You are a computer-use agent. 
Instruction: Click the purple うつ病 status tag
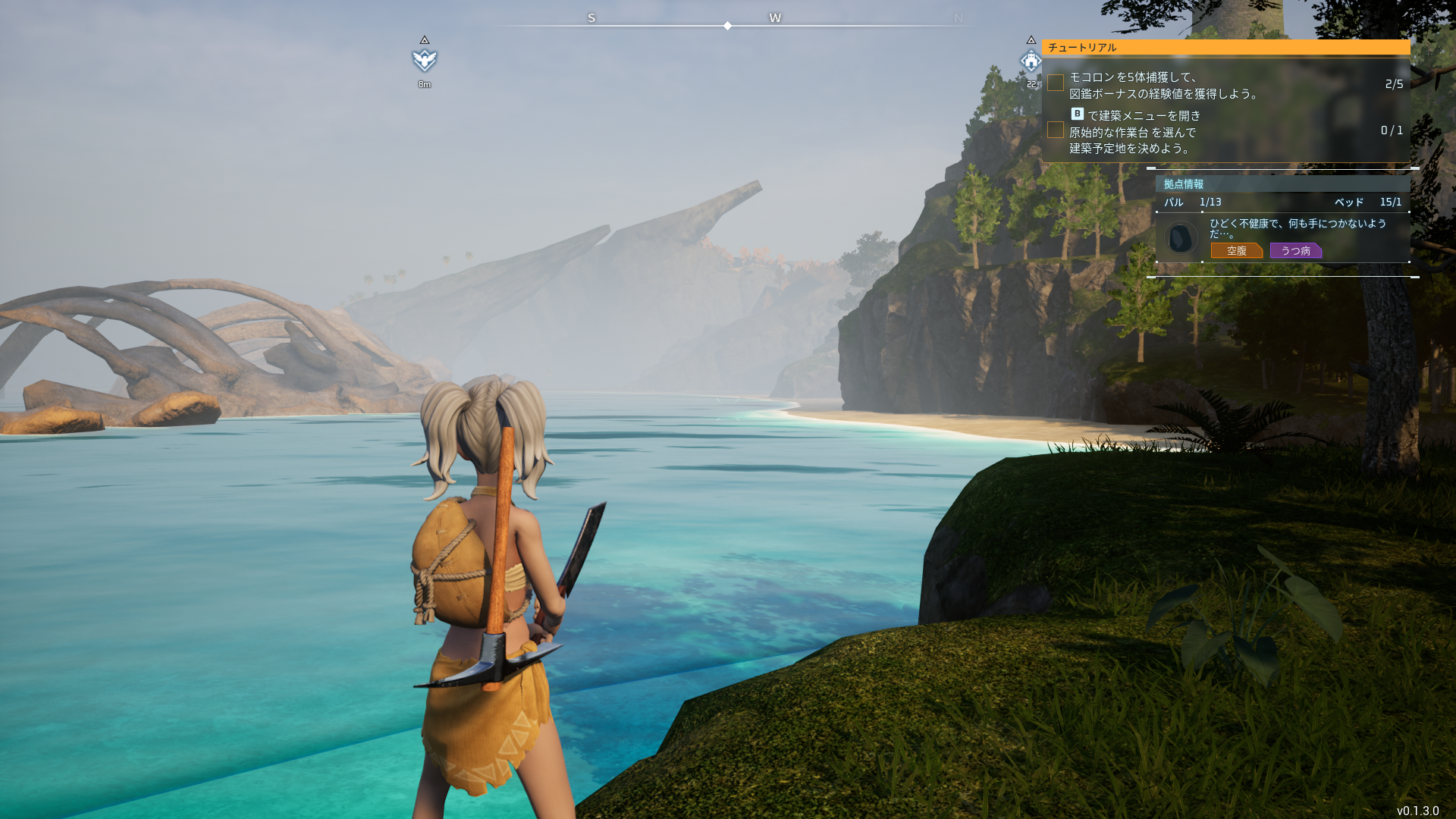point(1295,251)
